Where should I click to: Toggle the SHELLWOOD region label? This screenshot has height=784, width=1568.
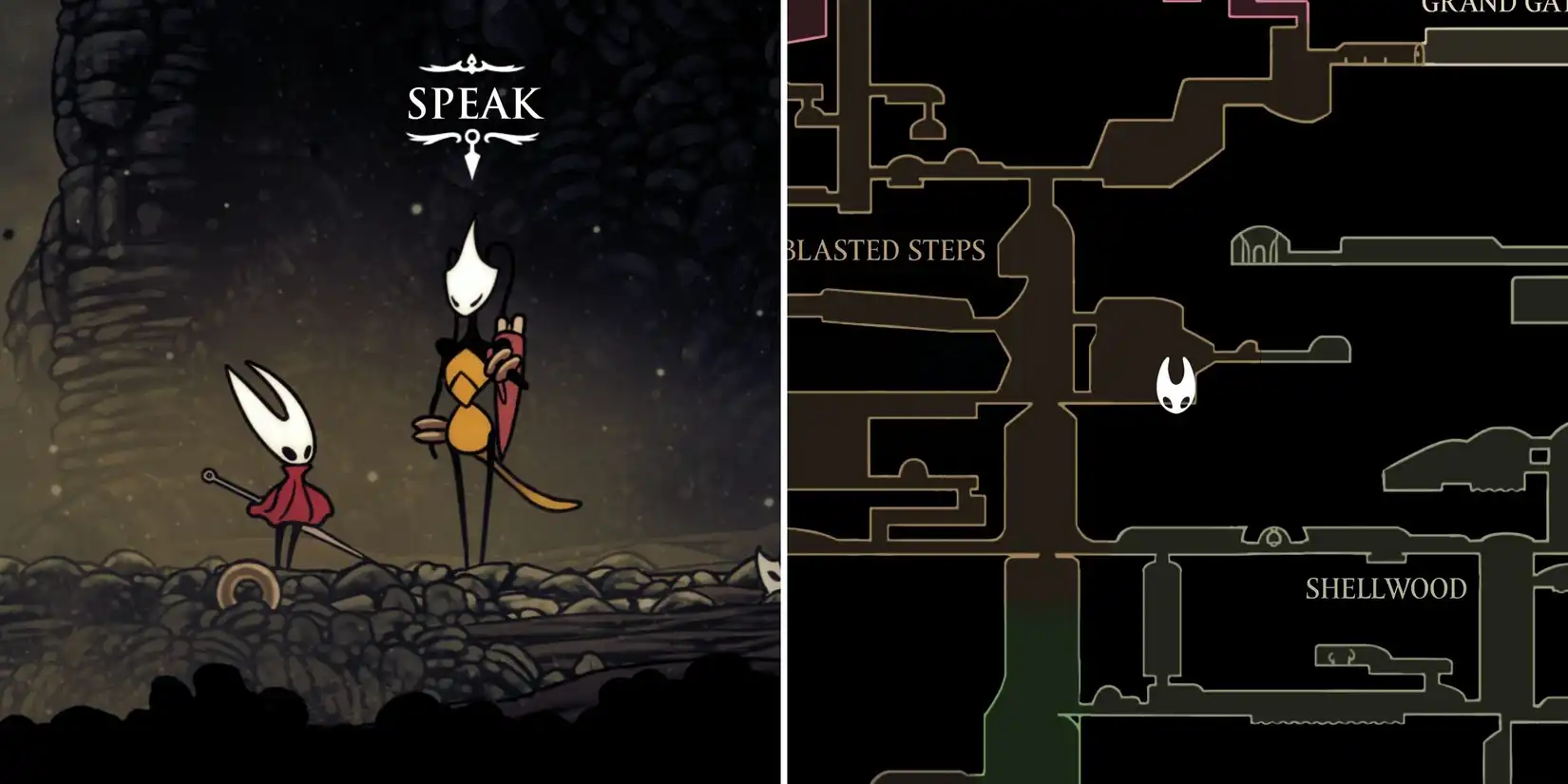[x=1386, y=588]
